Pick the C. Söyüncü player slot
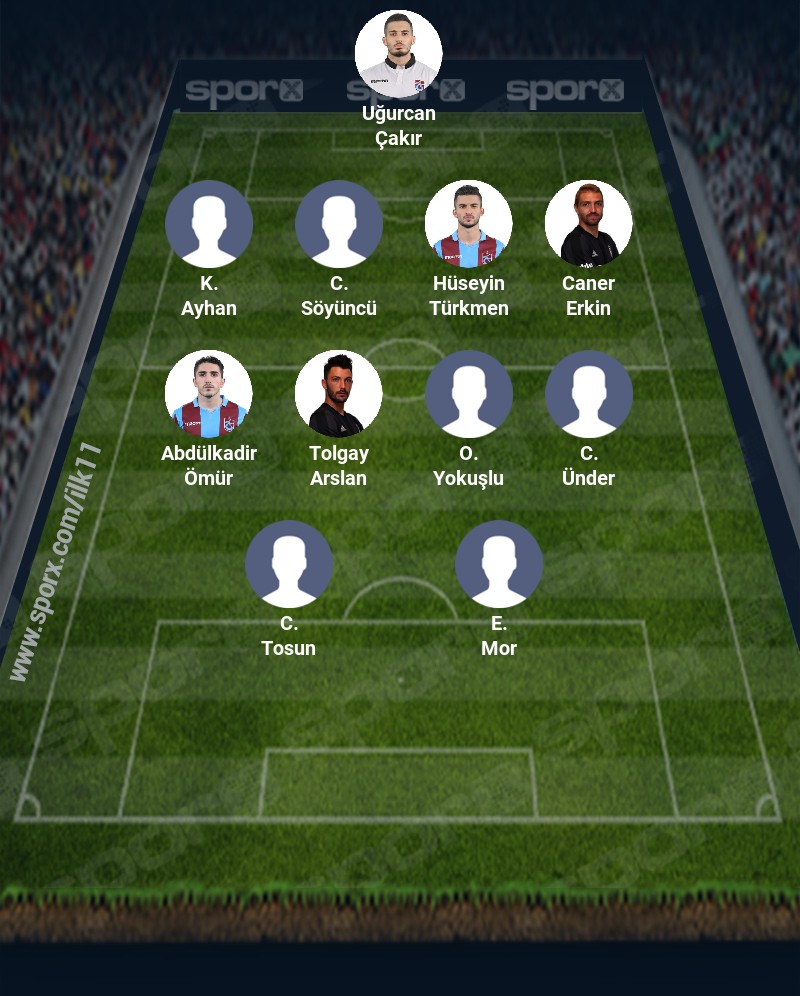Image resolution: width=800 pixels, height=996 pixels. (x=339, y=224)
